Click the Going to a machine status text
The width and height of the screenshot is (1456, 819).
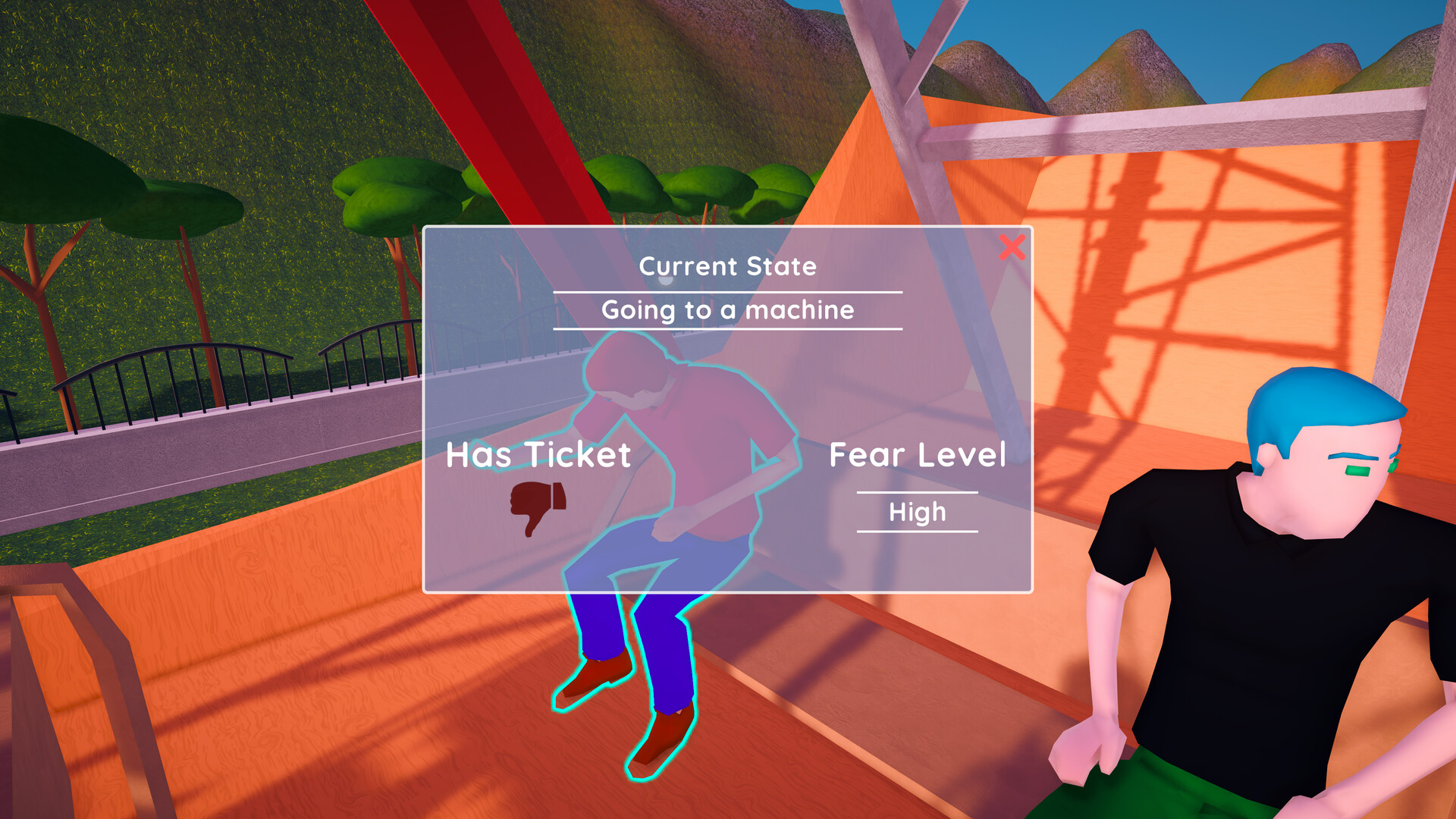click(x=726, y=309)
